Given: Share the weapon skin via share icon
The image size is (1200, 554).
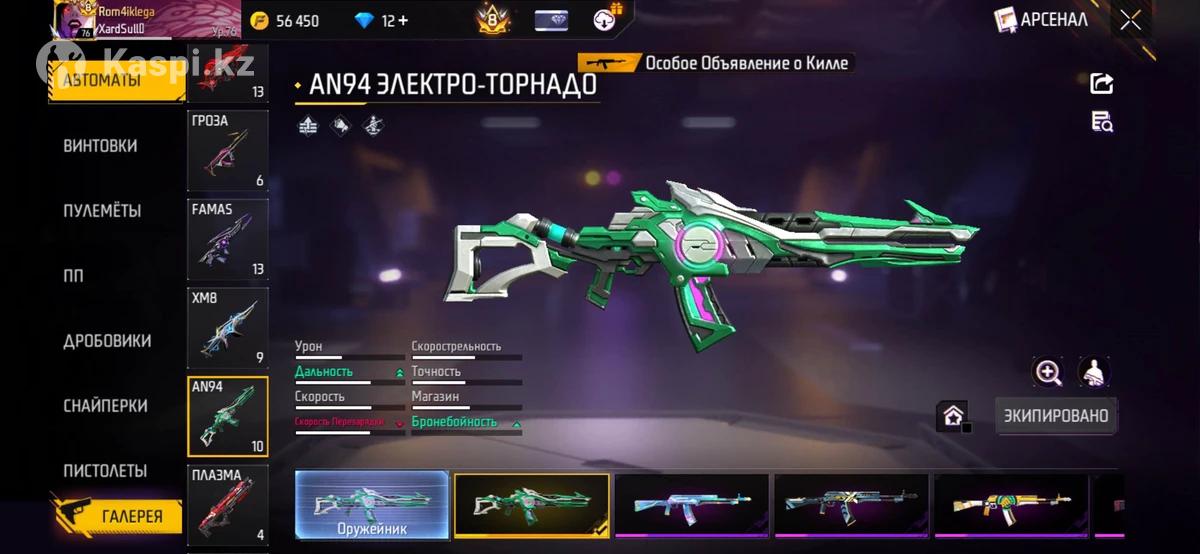Looking at the screenshot, I should [1101, 84].
